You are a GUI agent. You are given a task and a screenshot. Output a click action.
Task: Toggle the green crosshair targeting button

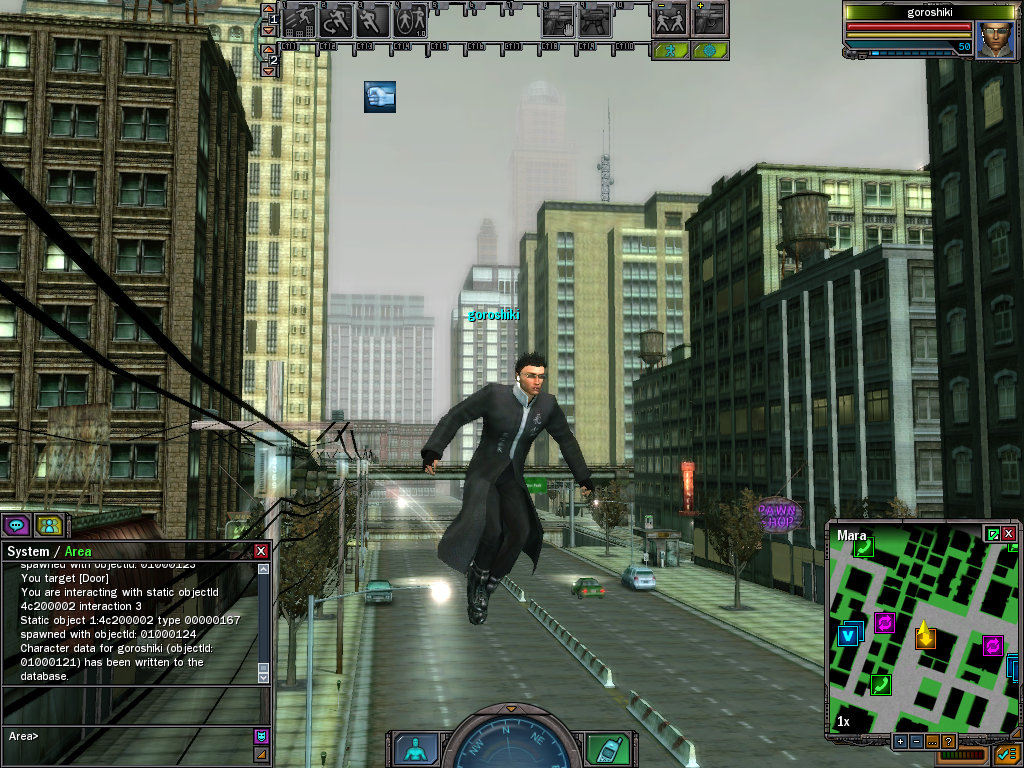point(709,49)
